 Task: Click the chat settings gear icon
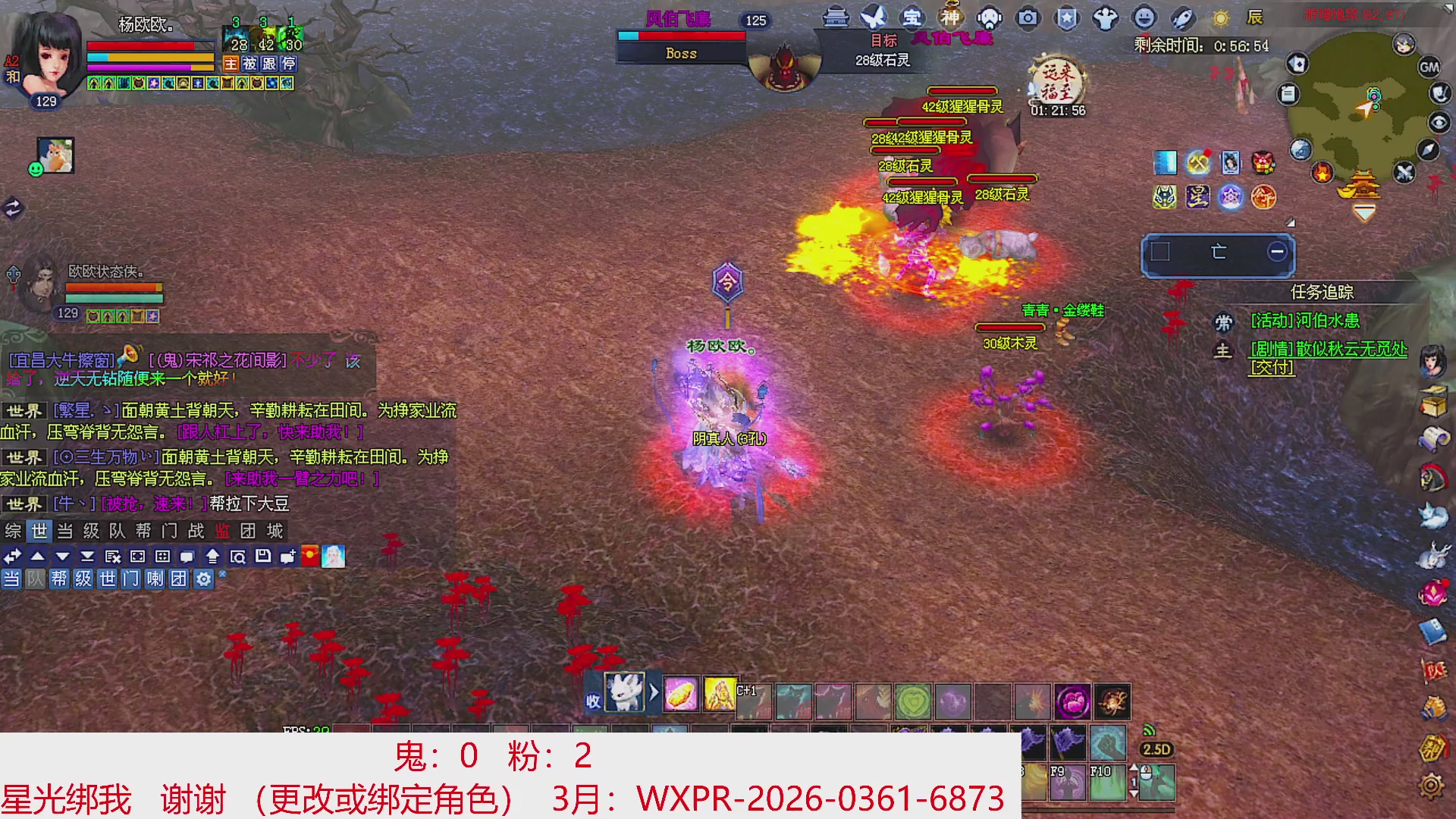point(202,580)
